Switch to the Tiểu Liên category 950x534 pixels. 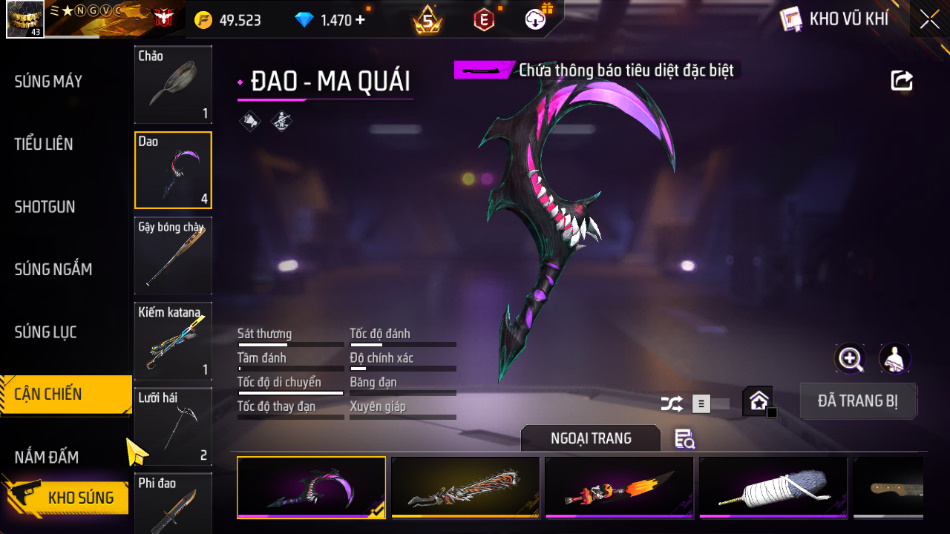tap(44, 144)
